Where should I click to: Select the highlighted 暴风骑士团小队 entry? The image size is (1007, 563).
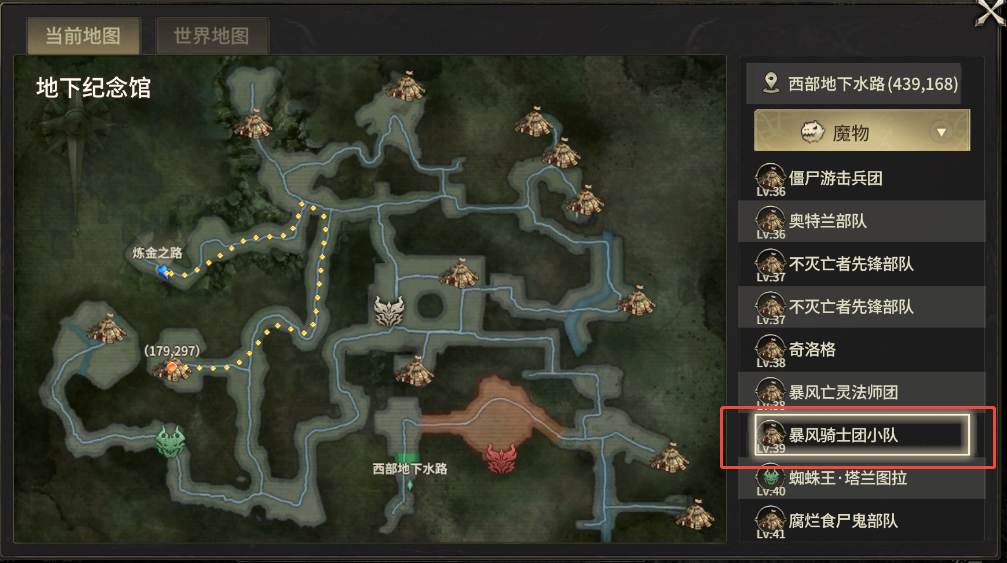[862, 435]
